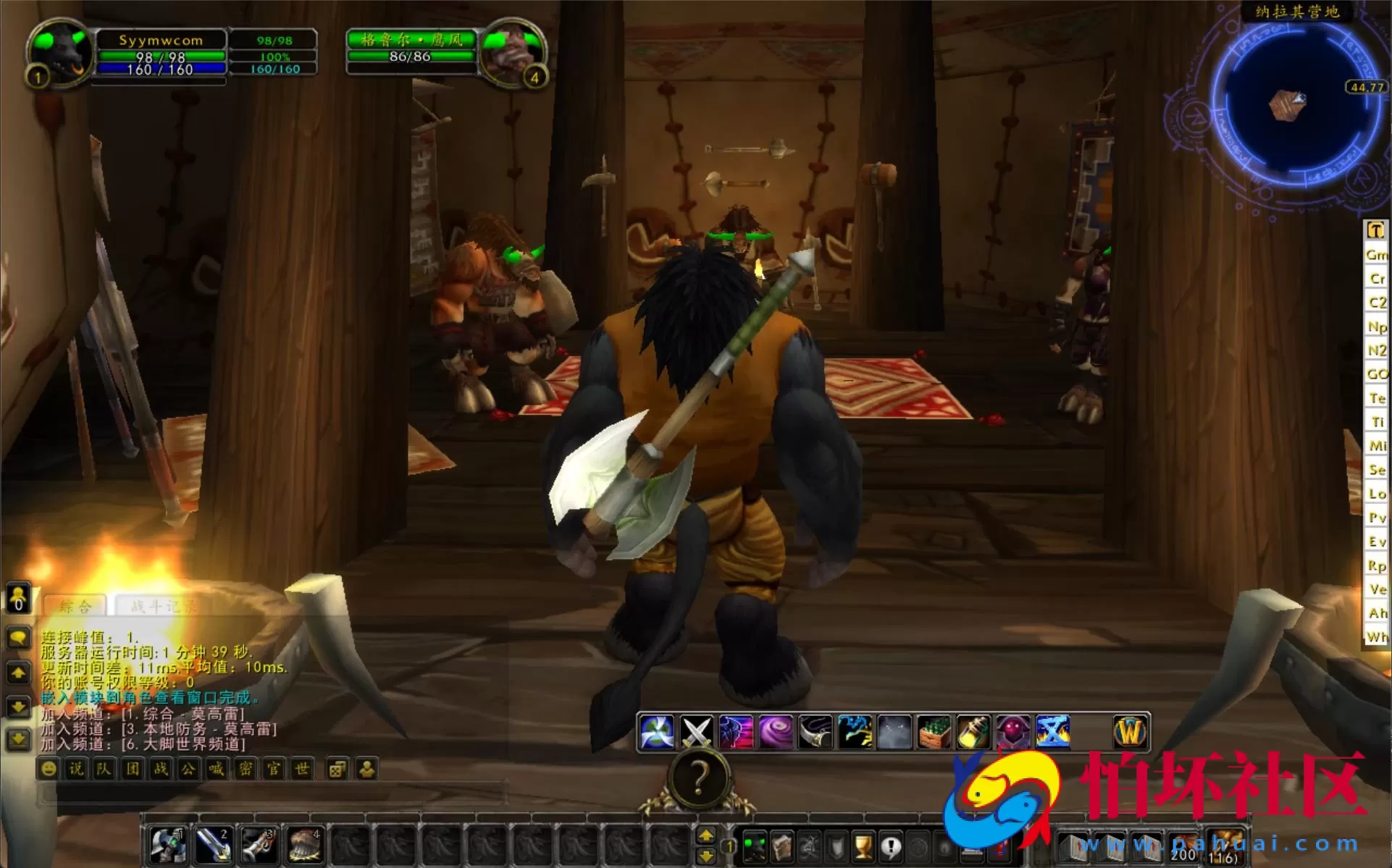The height and width of the screenshot is (868, 1392).
Task: Open the supply crate addon icon
Action: pyautogui.click(x=934, y=732)
